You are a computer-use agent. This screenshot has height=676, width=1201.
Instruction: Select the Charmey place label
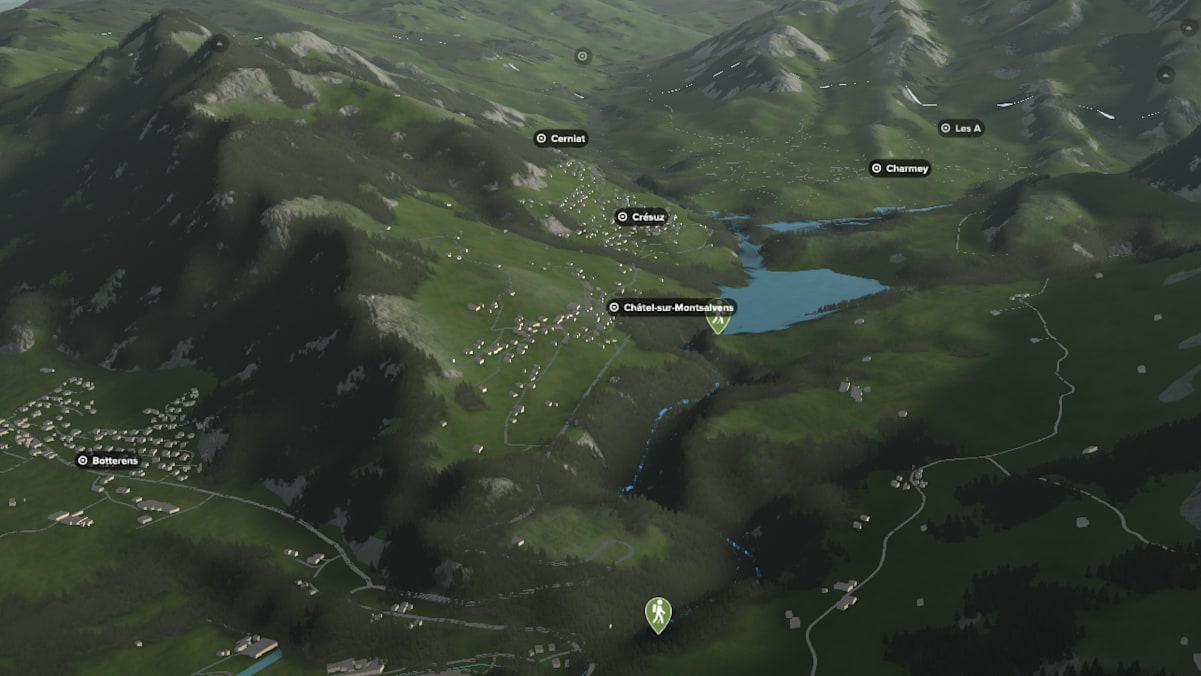(900, 169)
